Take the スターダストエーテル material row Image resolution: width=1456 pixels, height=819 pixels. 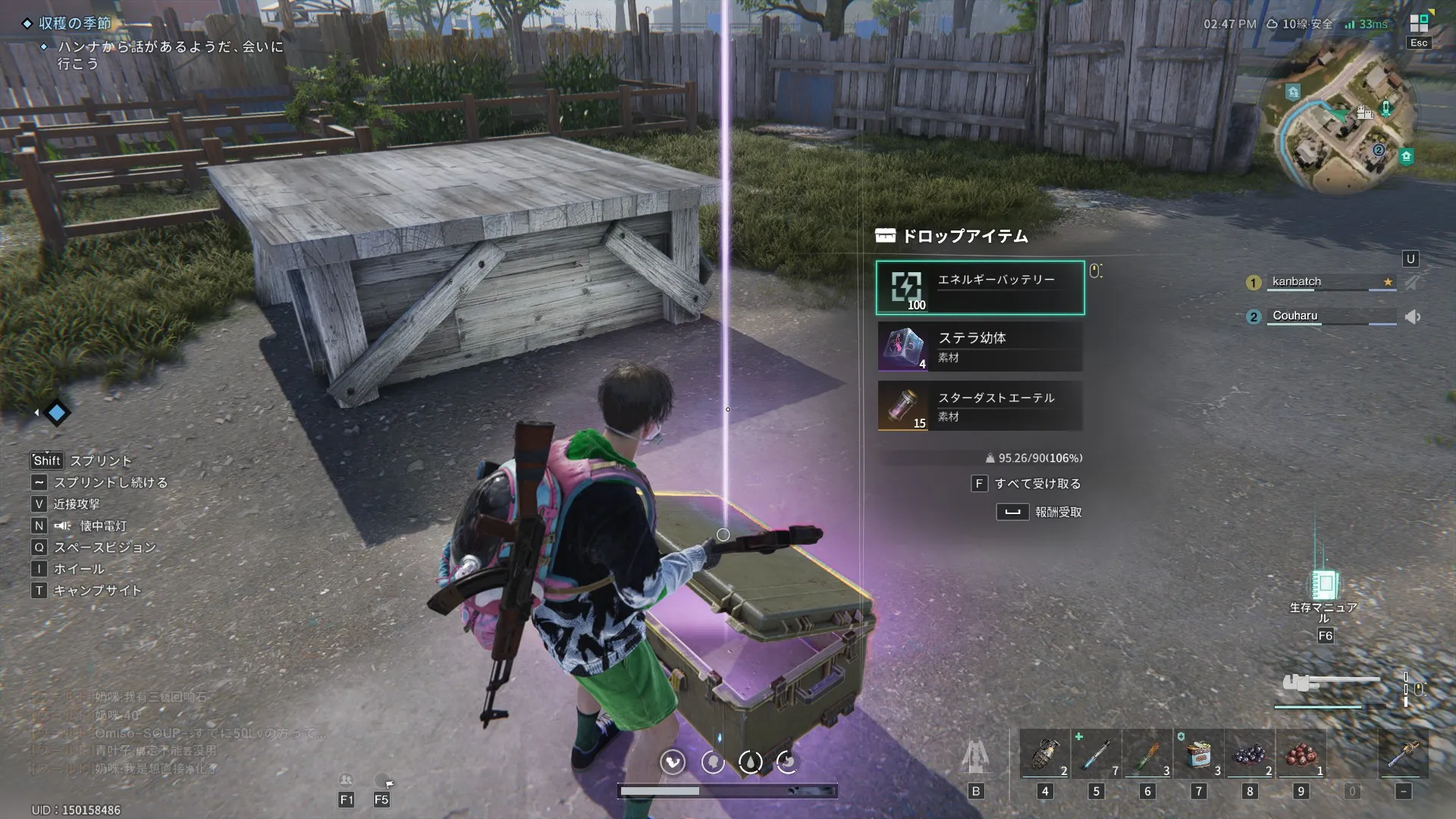point(980,406)
